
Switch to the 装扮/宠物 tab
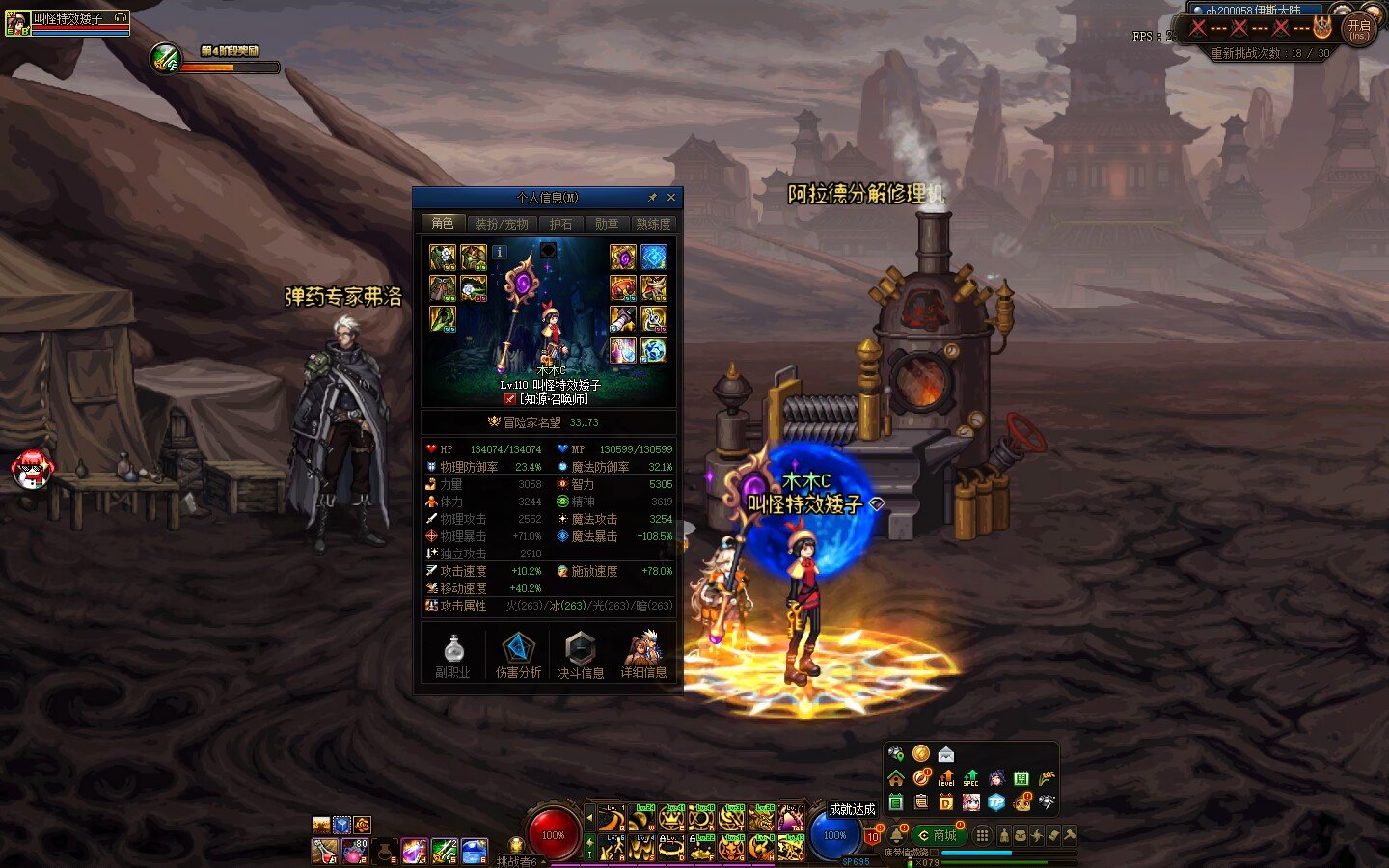[x=501, y=224]
